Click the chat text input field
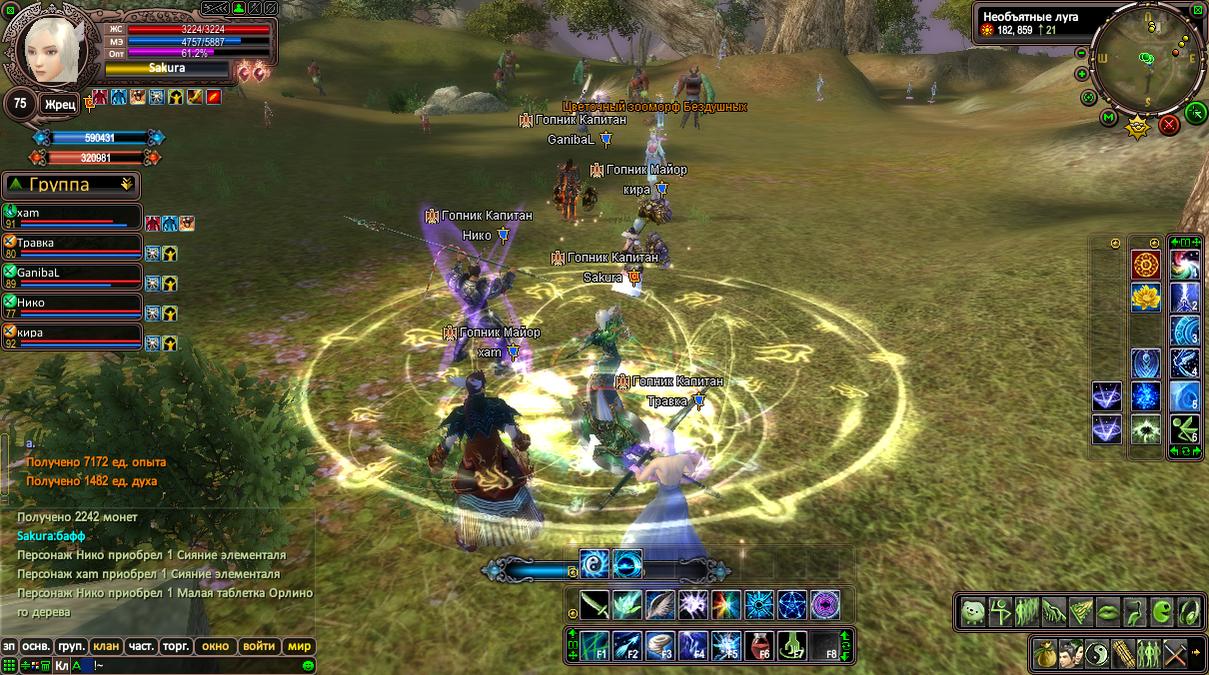Image resolution: width=1209 pixels, height=675 pixels. [x=200, y=665]
